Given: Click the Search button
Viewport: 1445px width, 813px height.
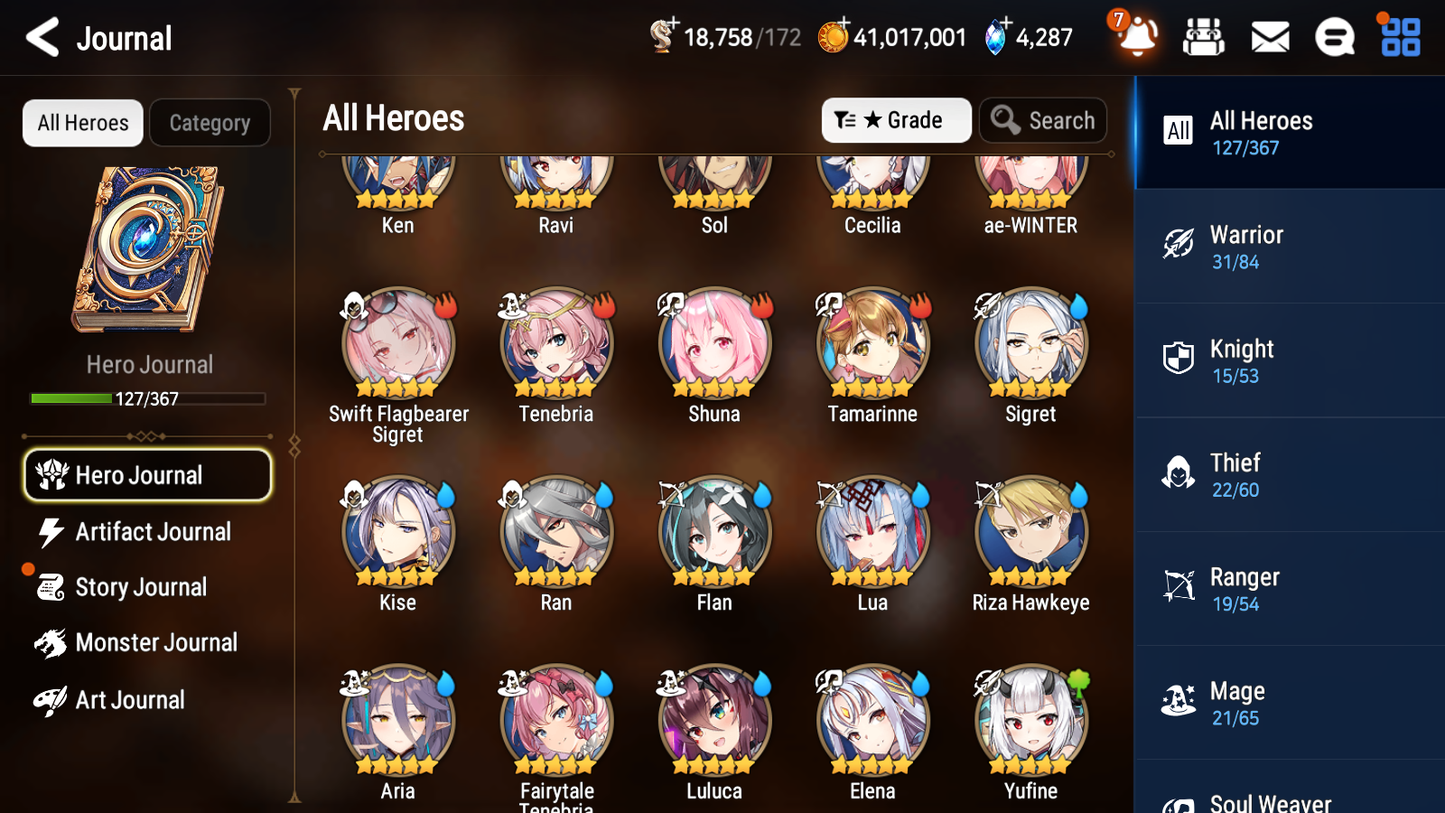Looking at the screenshot, I should [x=1043, y=120].
